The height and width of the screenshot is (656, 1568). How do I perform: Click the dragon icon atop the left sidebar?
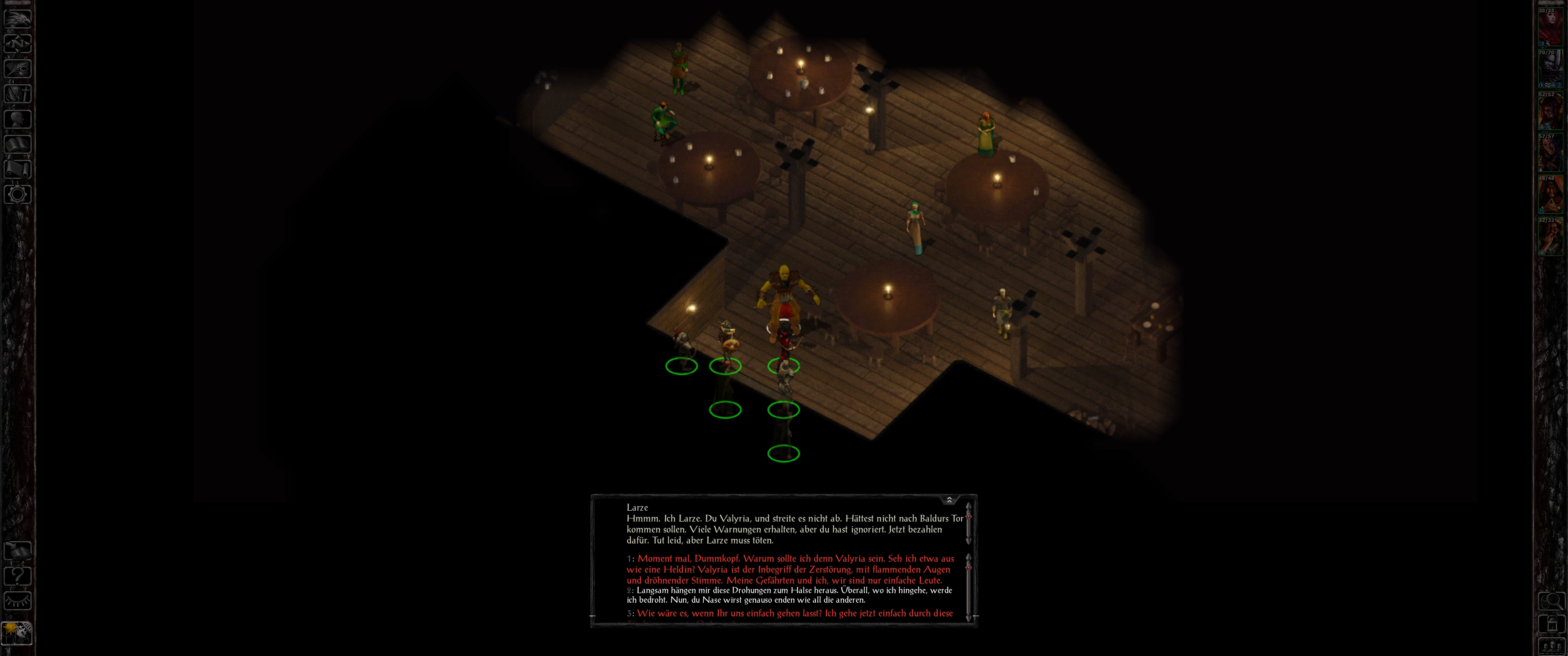[x=18, y=18]
